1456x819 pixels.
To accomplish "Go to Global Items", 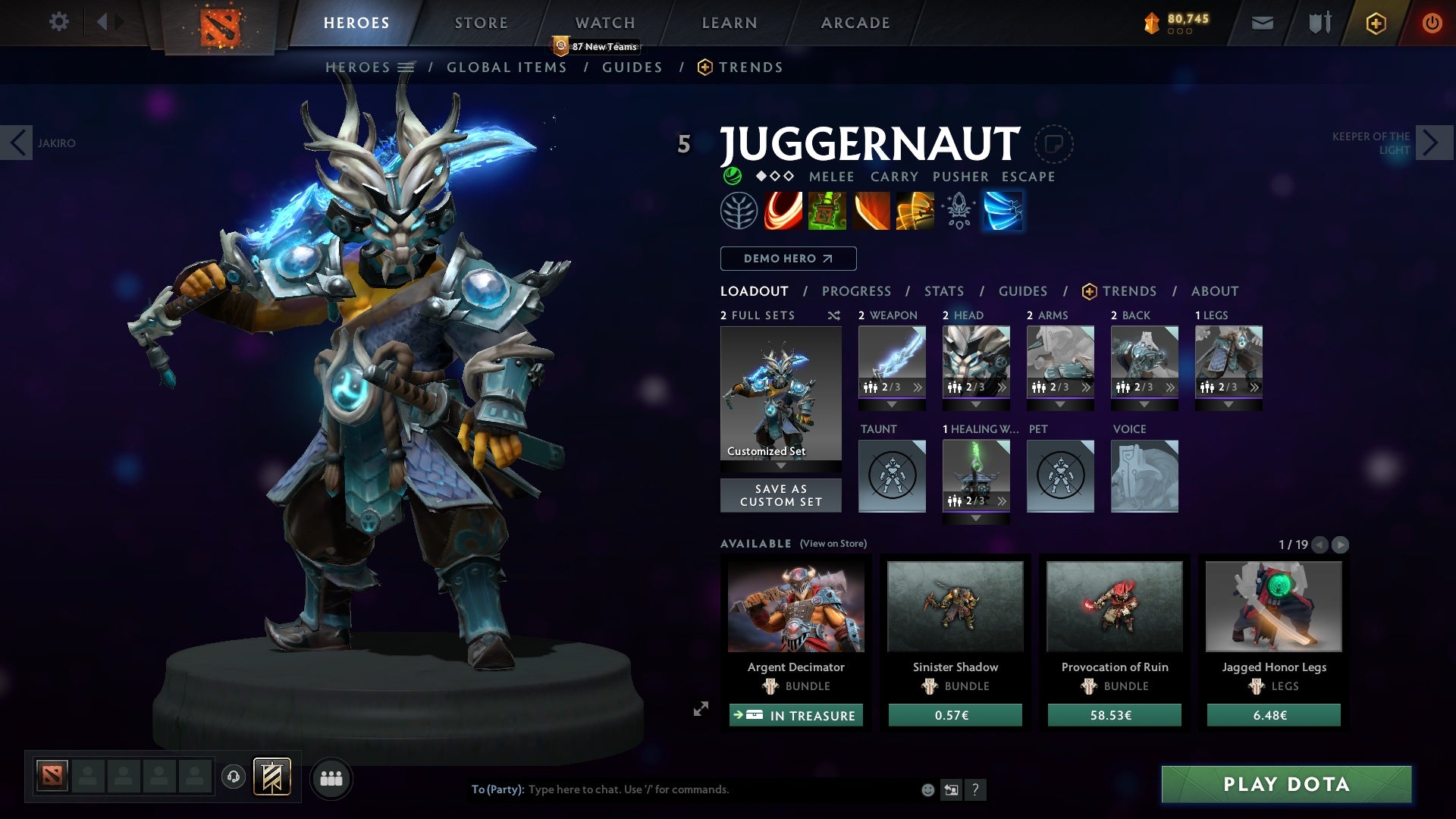I will (507, 67).
